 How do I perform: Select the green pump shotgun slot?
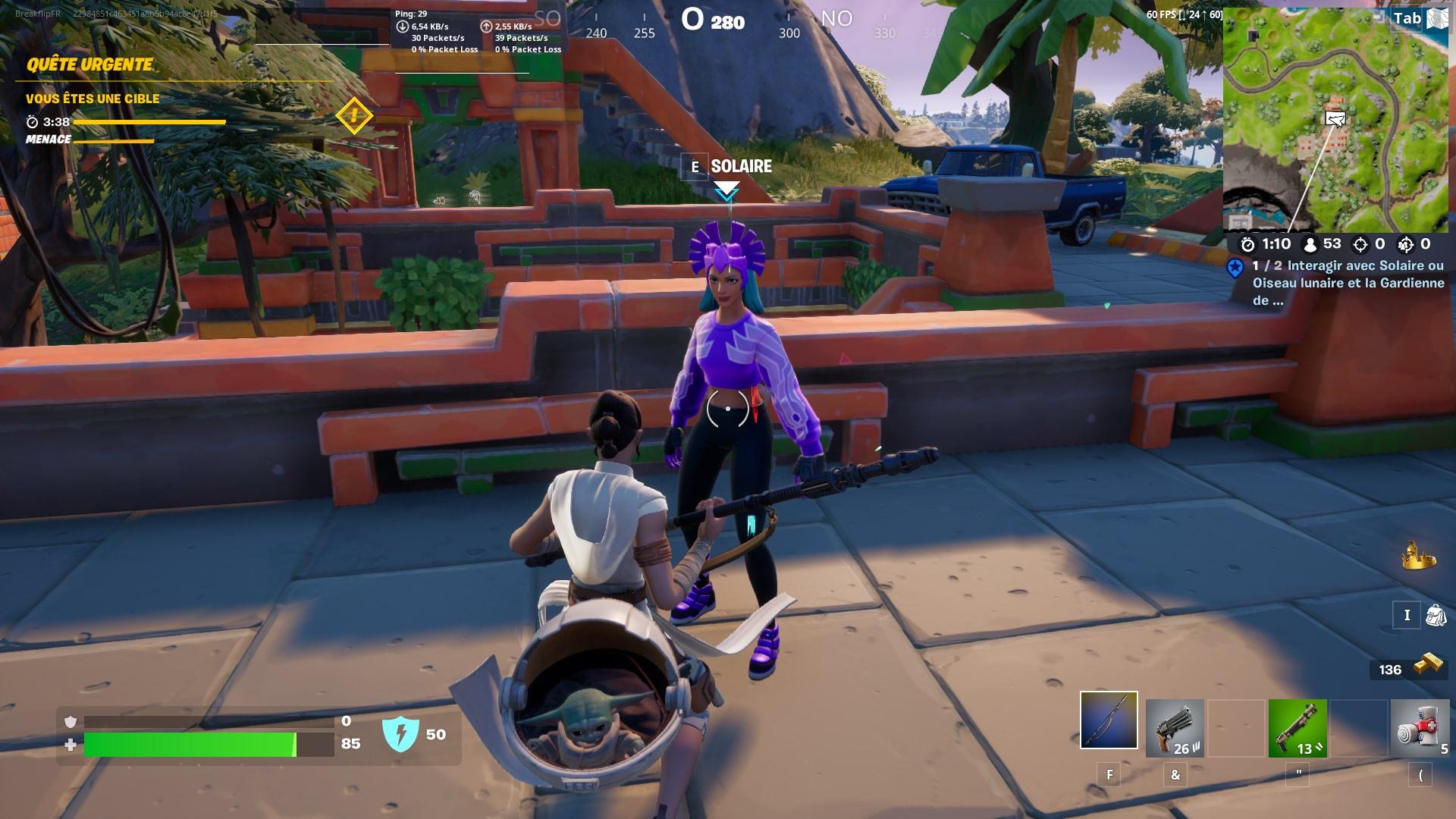pos(1297,728)
